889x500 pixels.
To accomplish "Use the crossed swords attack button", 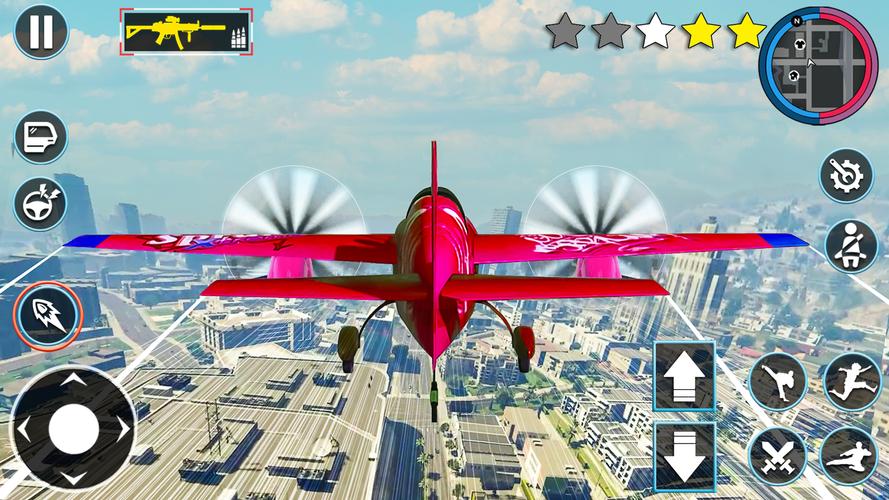I will (777, 456).
